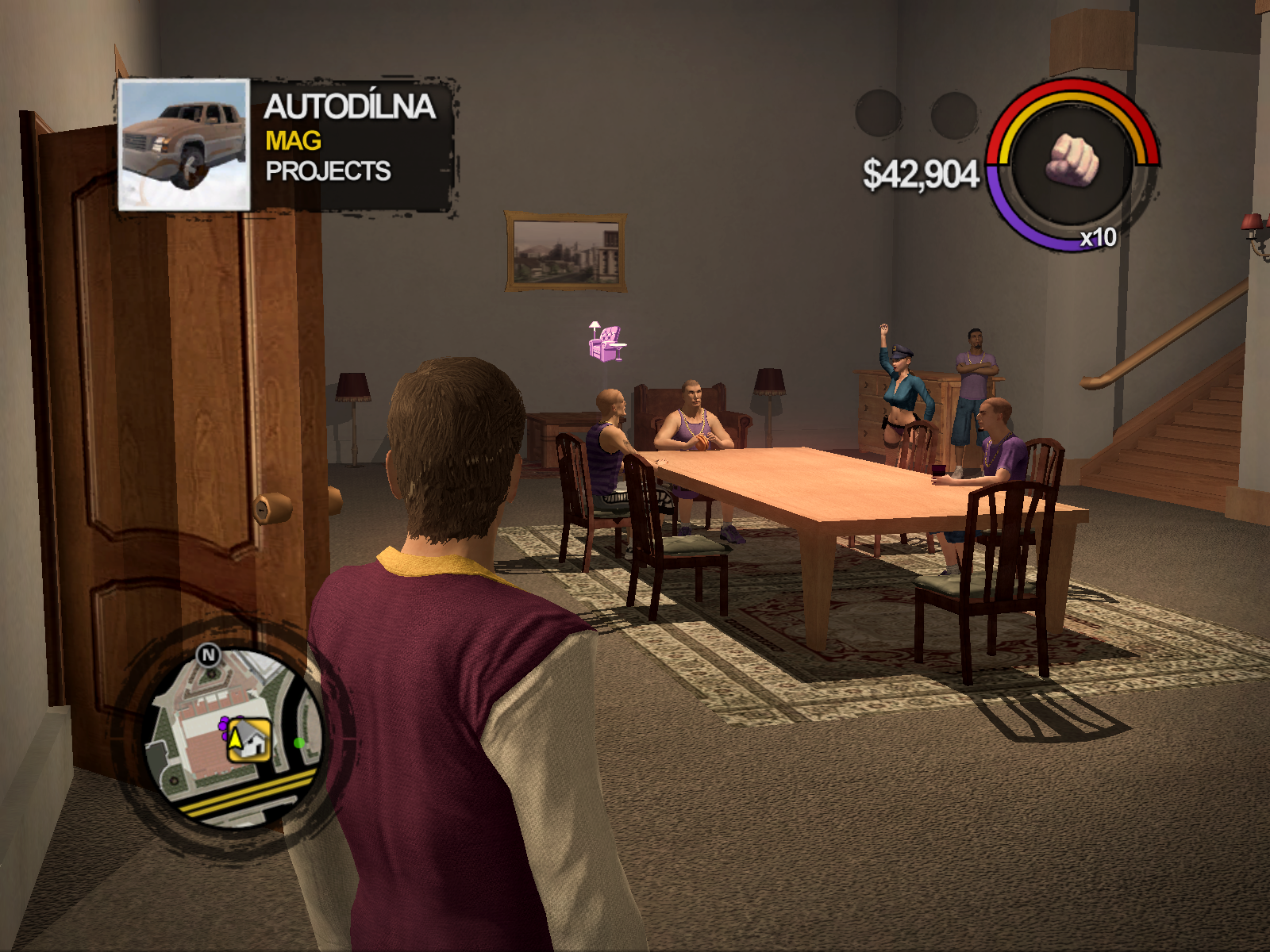Screen dimensions: 1270x952
Task: Select the yellow crib house marker on minimap
Action: click(249, 741)
